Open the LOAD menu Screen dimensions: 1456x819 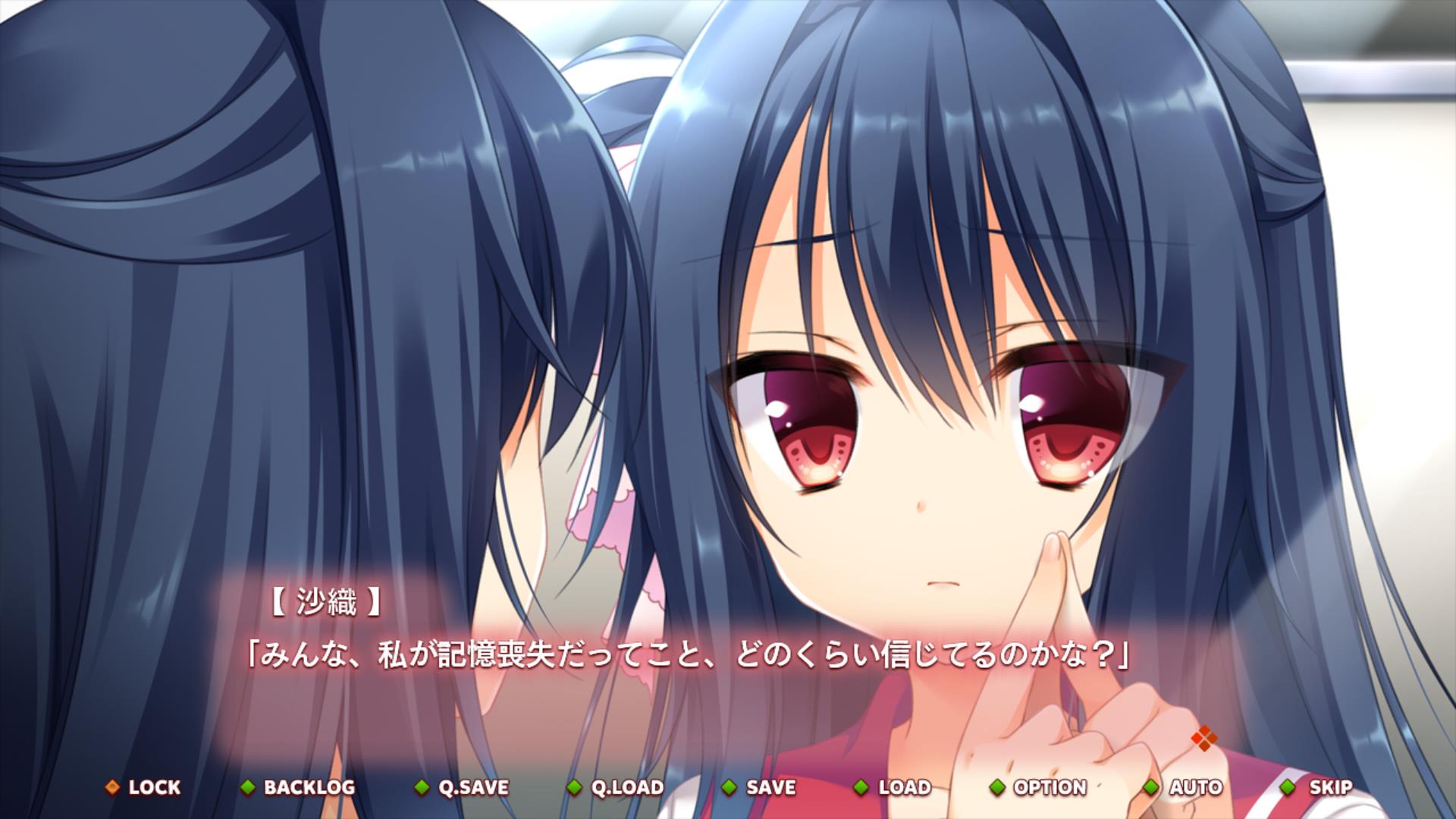pyautogui.click(x=893, y=787)
